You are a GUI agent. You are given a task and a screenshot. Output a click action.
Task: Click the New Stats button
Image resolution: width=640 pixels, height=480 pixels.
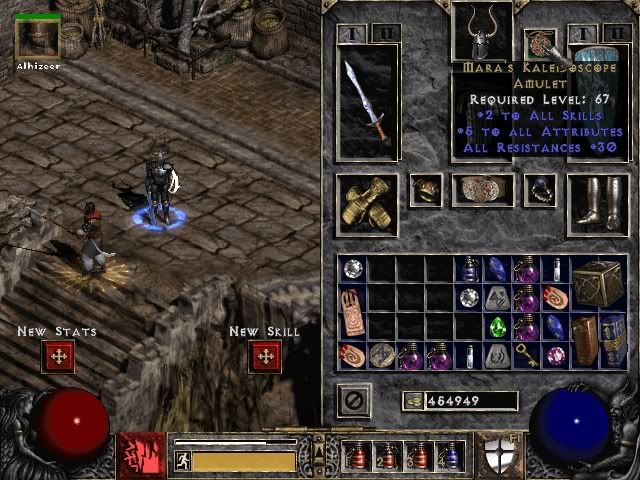coord(58,357)
